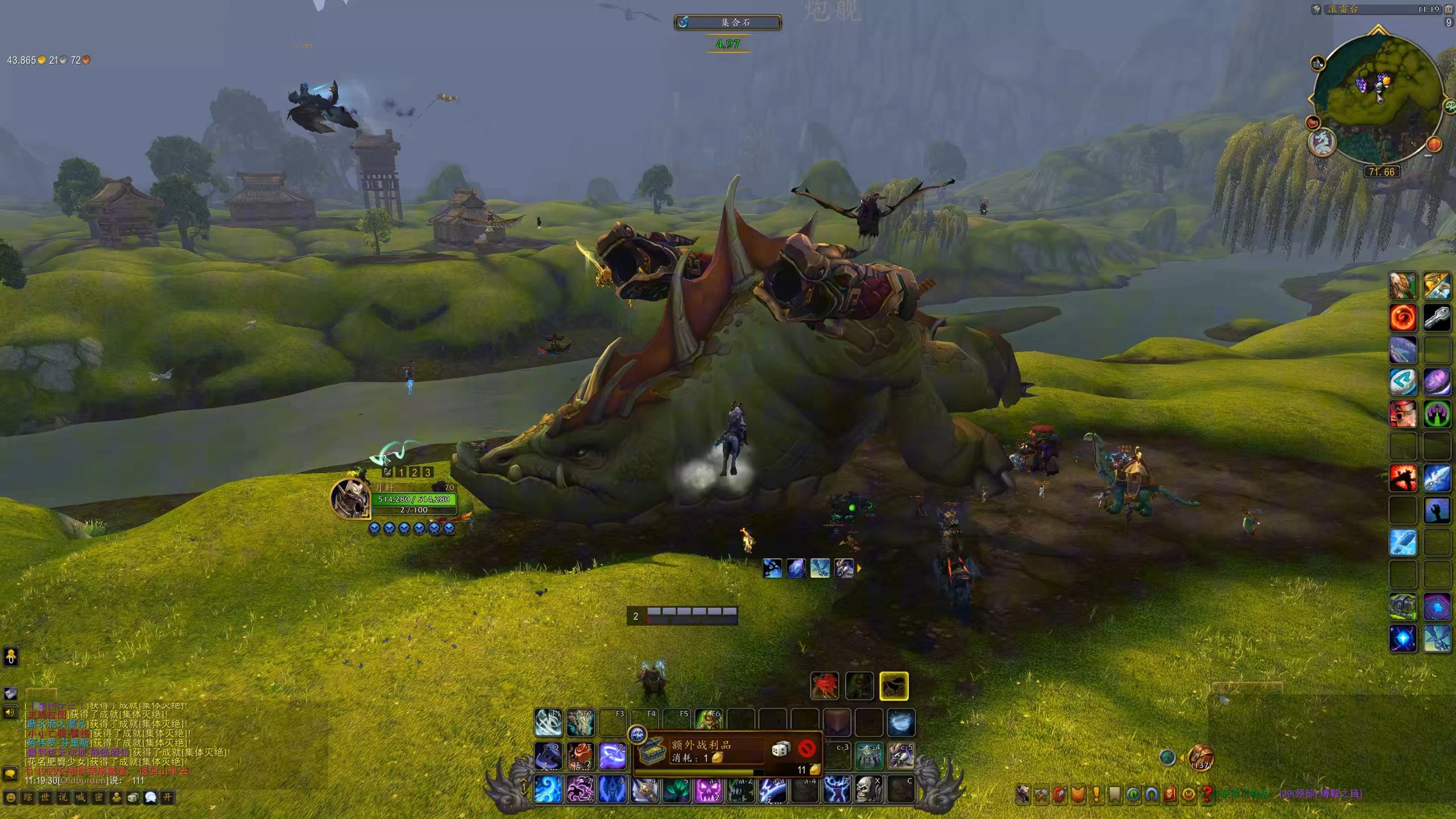Switch chat to the 世 world channel

click(x=45, y=797)
